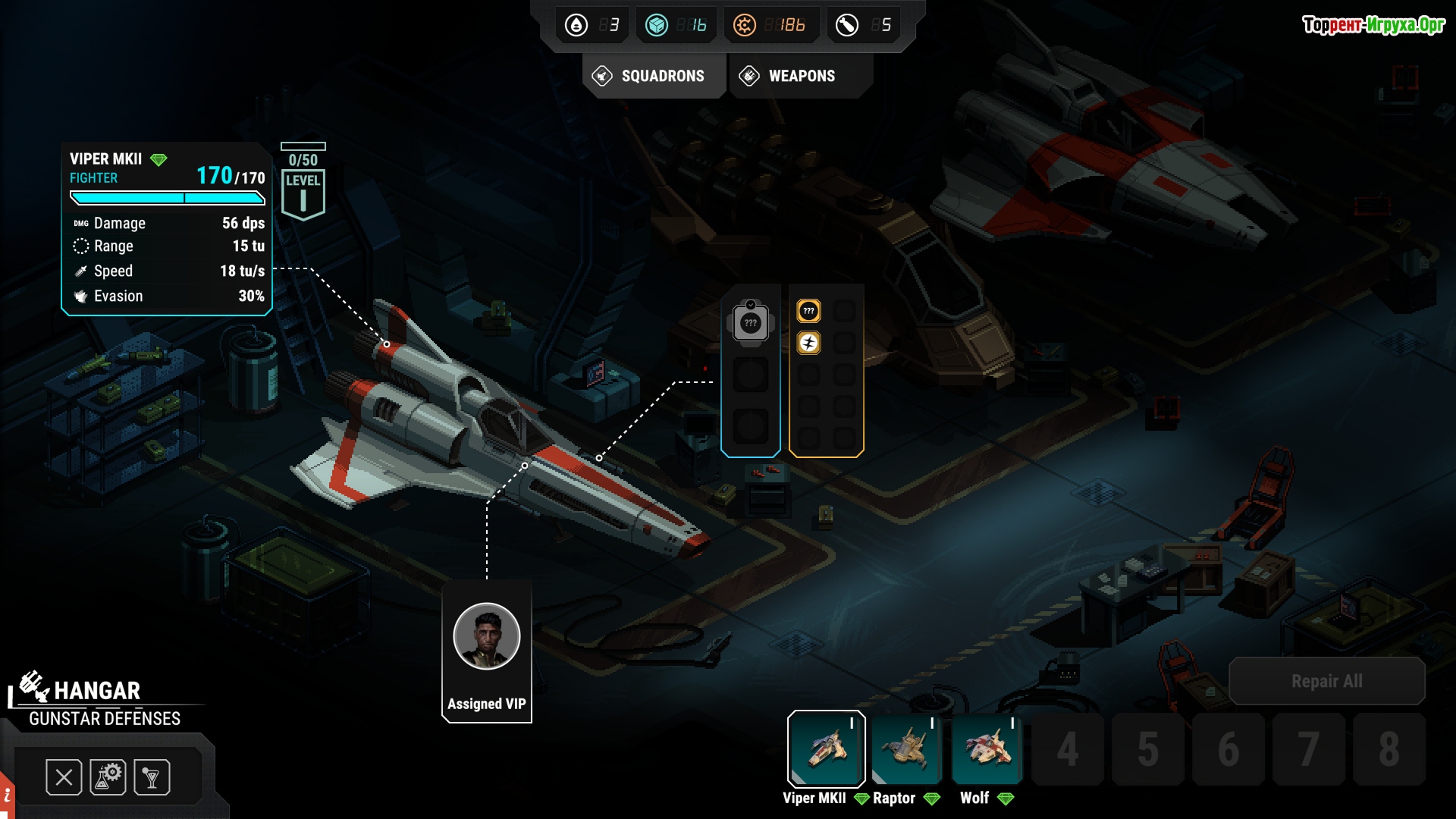Open the Assigned VIP portrait
The image size is (1456, 819).
486,637
